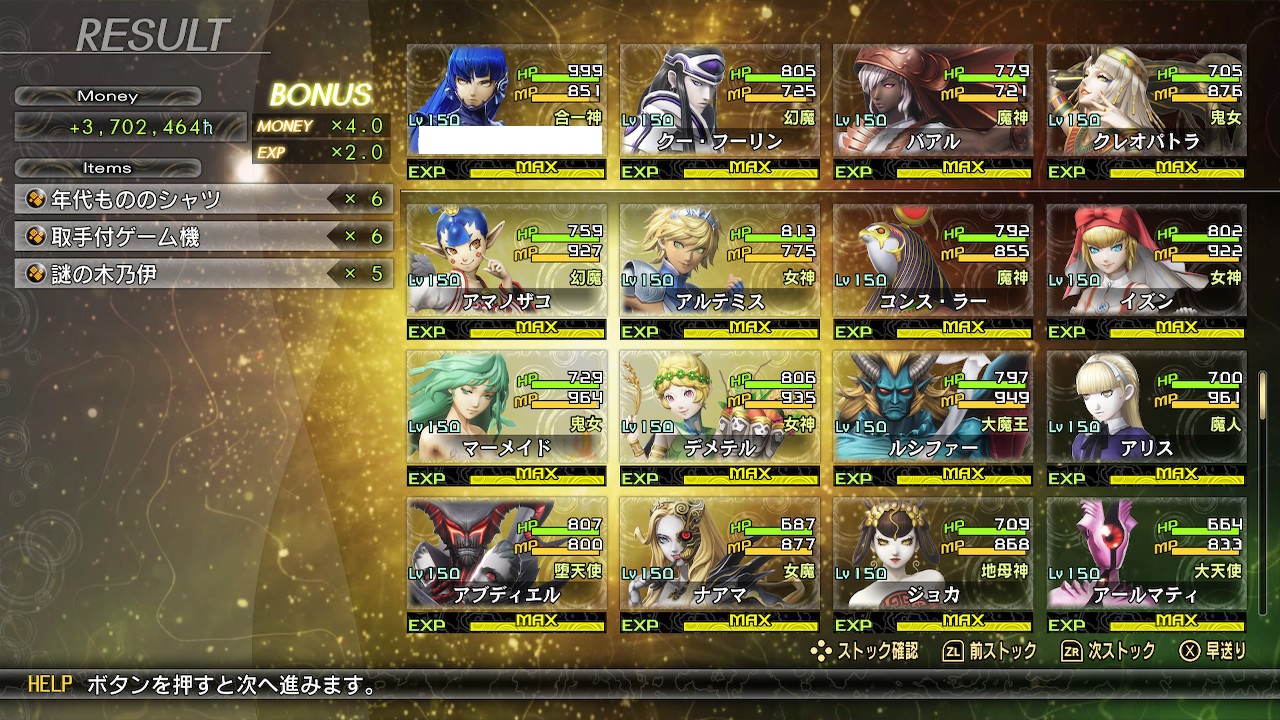Choose the バアル demon card
This screenshot has height=720, width=1280.
933,111
